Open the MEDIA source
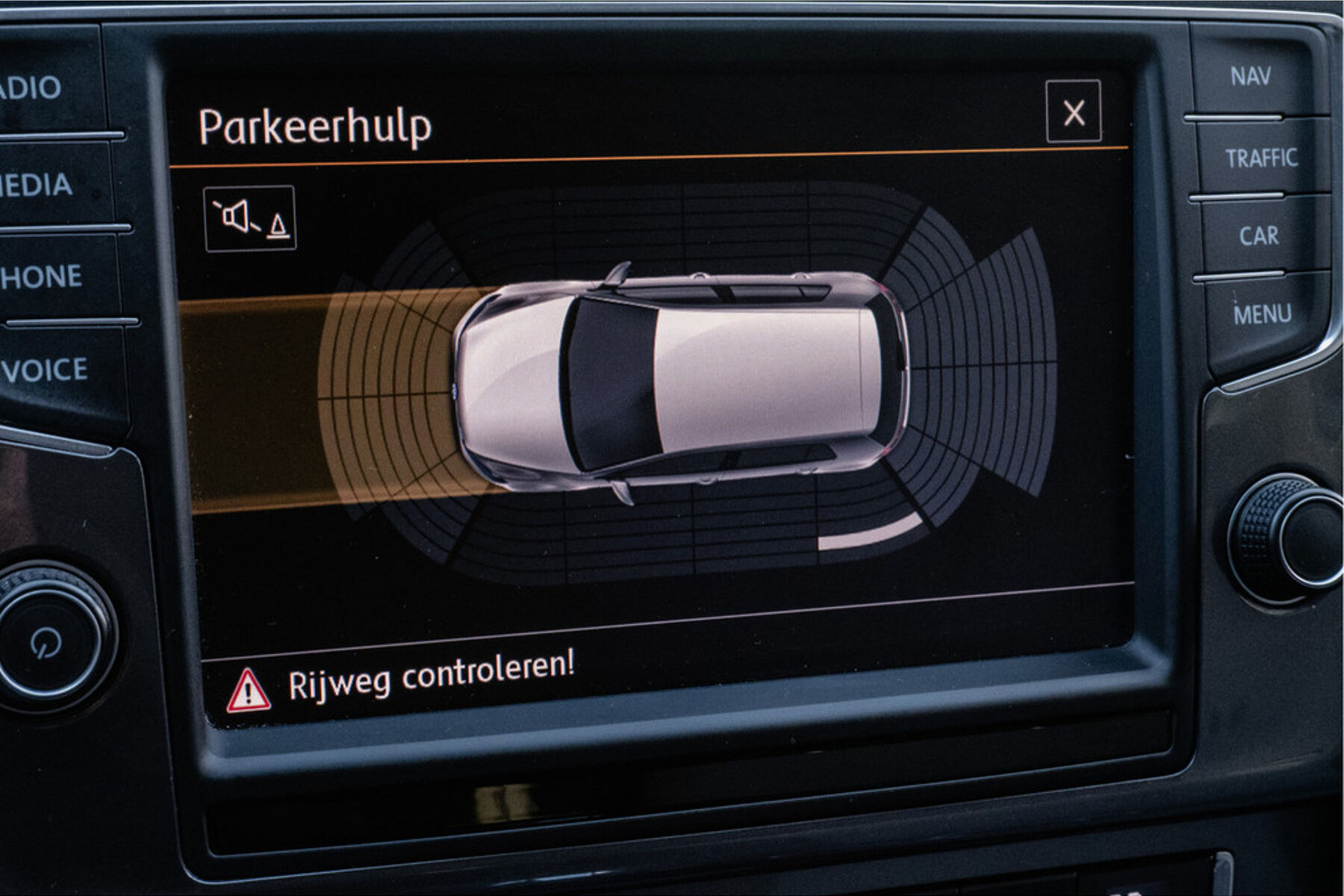The width and height of the screenshot is (1344, 896). pos(37,184)
